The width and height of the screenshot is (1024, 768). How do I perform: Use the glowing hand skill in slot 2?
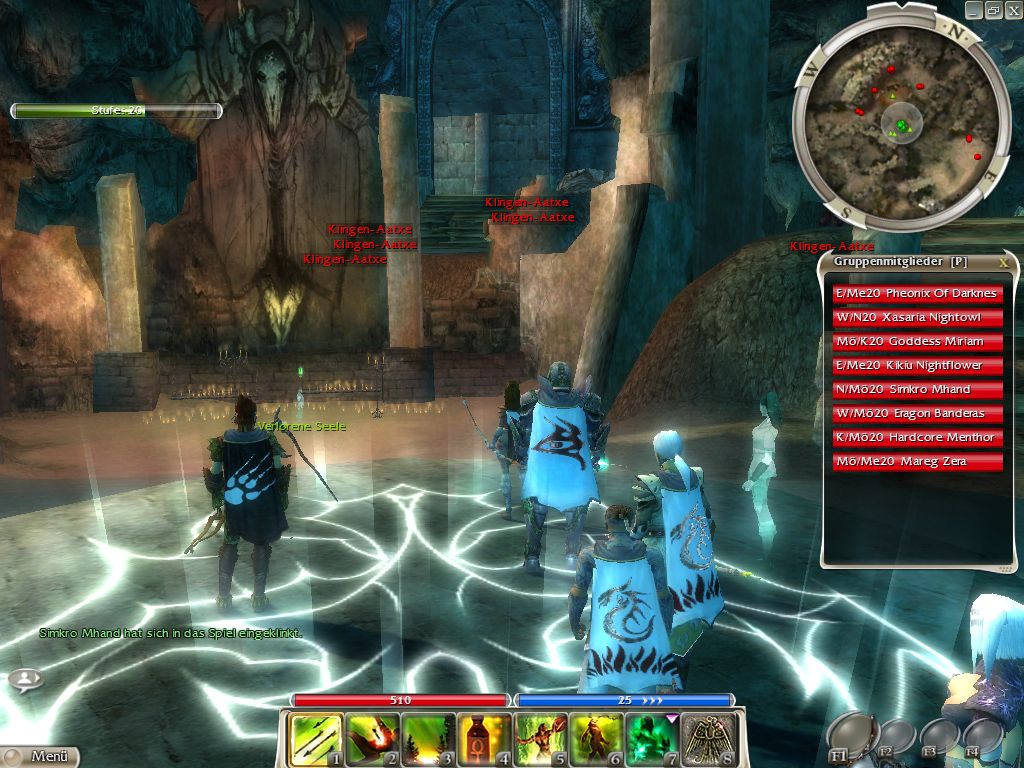click(371, 739)
